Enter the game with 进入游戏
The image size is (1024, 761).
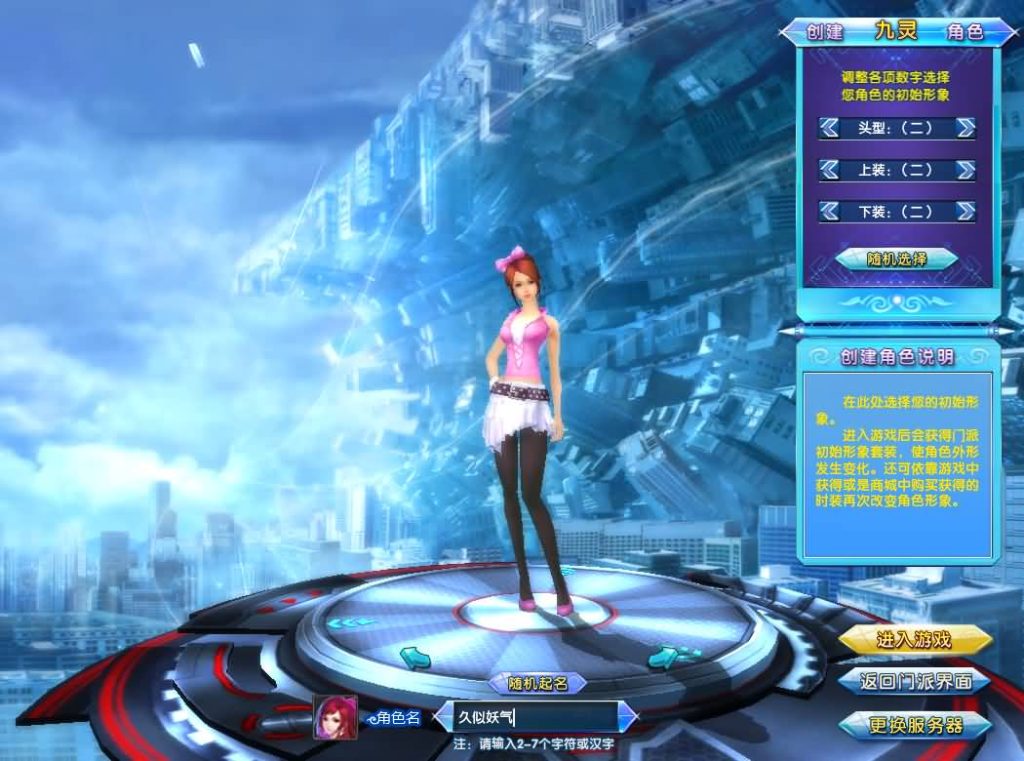coord(914,640)
